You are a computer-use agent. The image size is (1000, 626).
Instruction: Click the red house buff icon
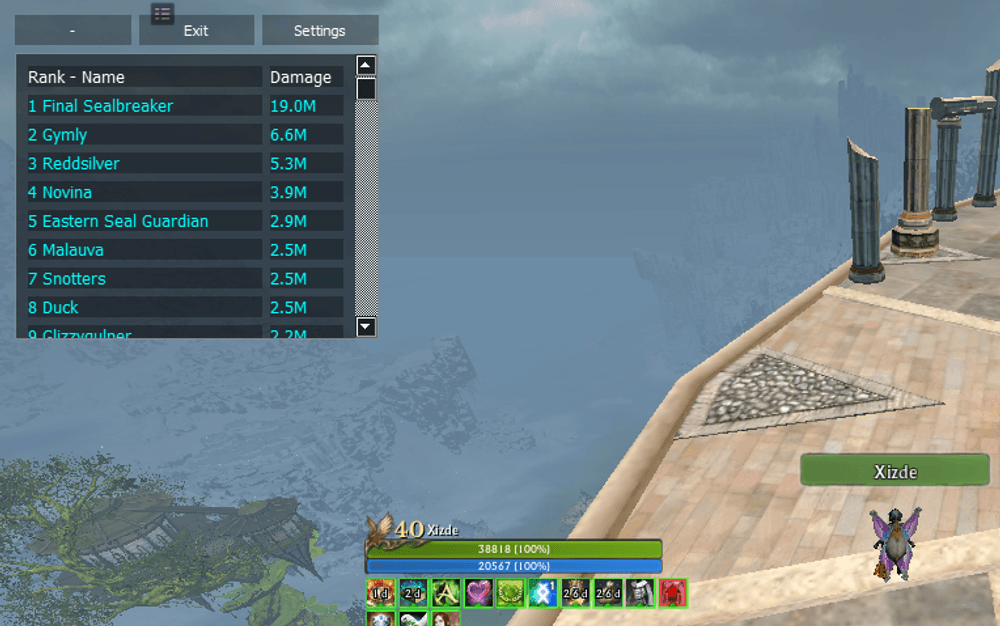point(673,593)
